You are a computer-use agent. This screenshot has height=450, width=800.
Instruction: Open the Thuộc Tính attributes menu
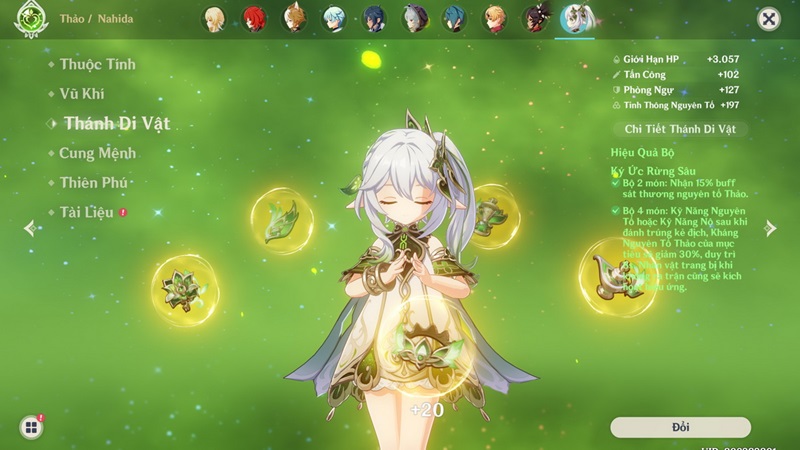pyautogui.click(x=97, y=65)
